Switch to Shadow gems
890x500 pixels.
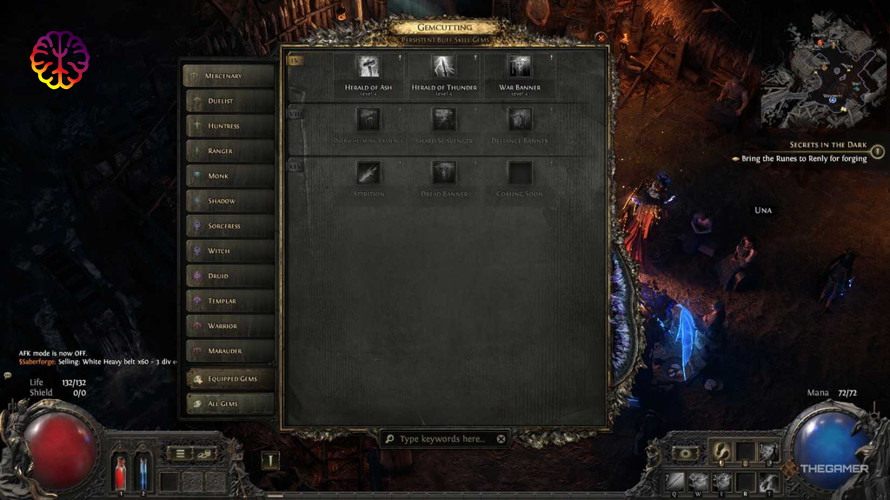229,201
